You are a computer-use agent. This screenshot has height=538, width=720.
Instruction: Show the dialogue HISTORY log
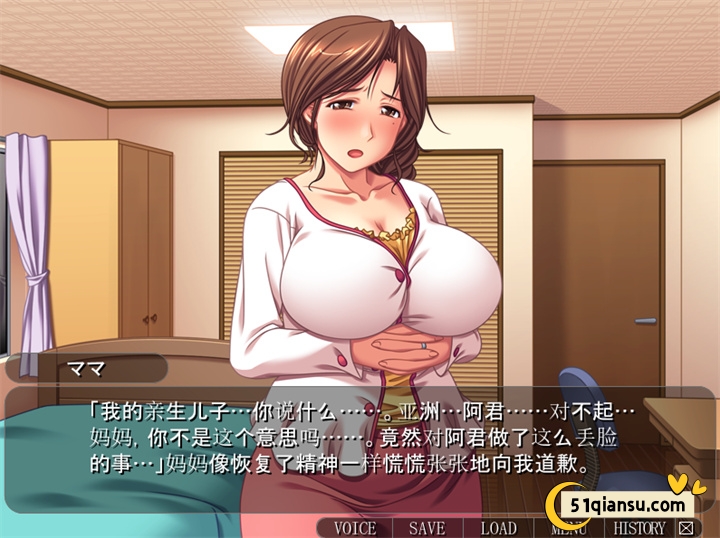[x=640, y=527]
